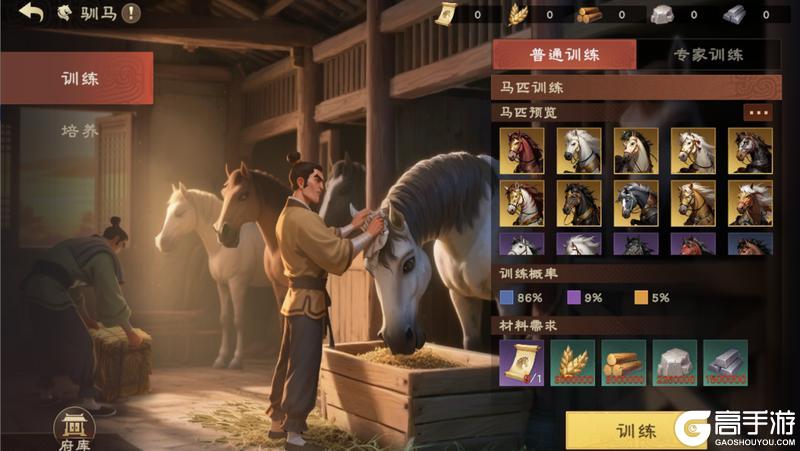Select the iron ingots material icon
The height and width of the screenshot is (451, 800).
[725, 363]
